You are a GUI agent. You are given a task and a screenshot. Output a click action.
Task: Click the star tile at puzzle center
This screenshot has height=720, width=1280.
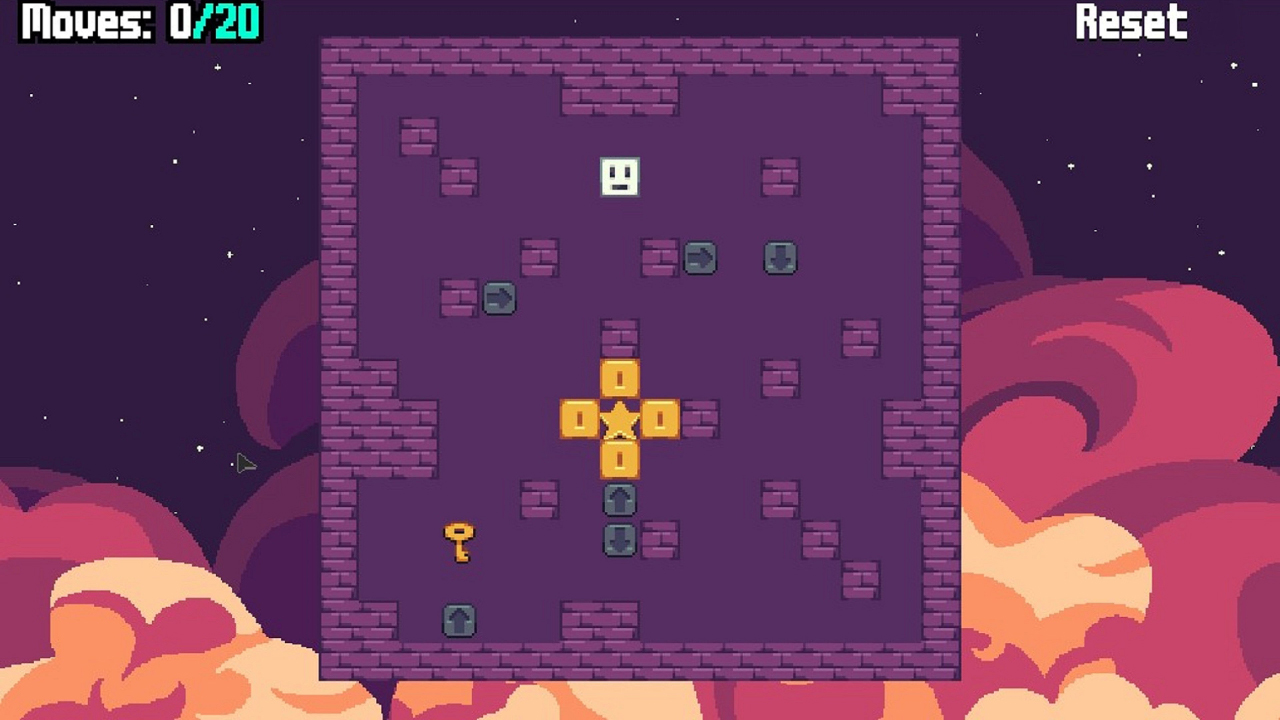click(619, 421)
